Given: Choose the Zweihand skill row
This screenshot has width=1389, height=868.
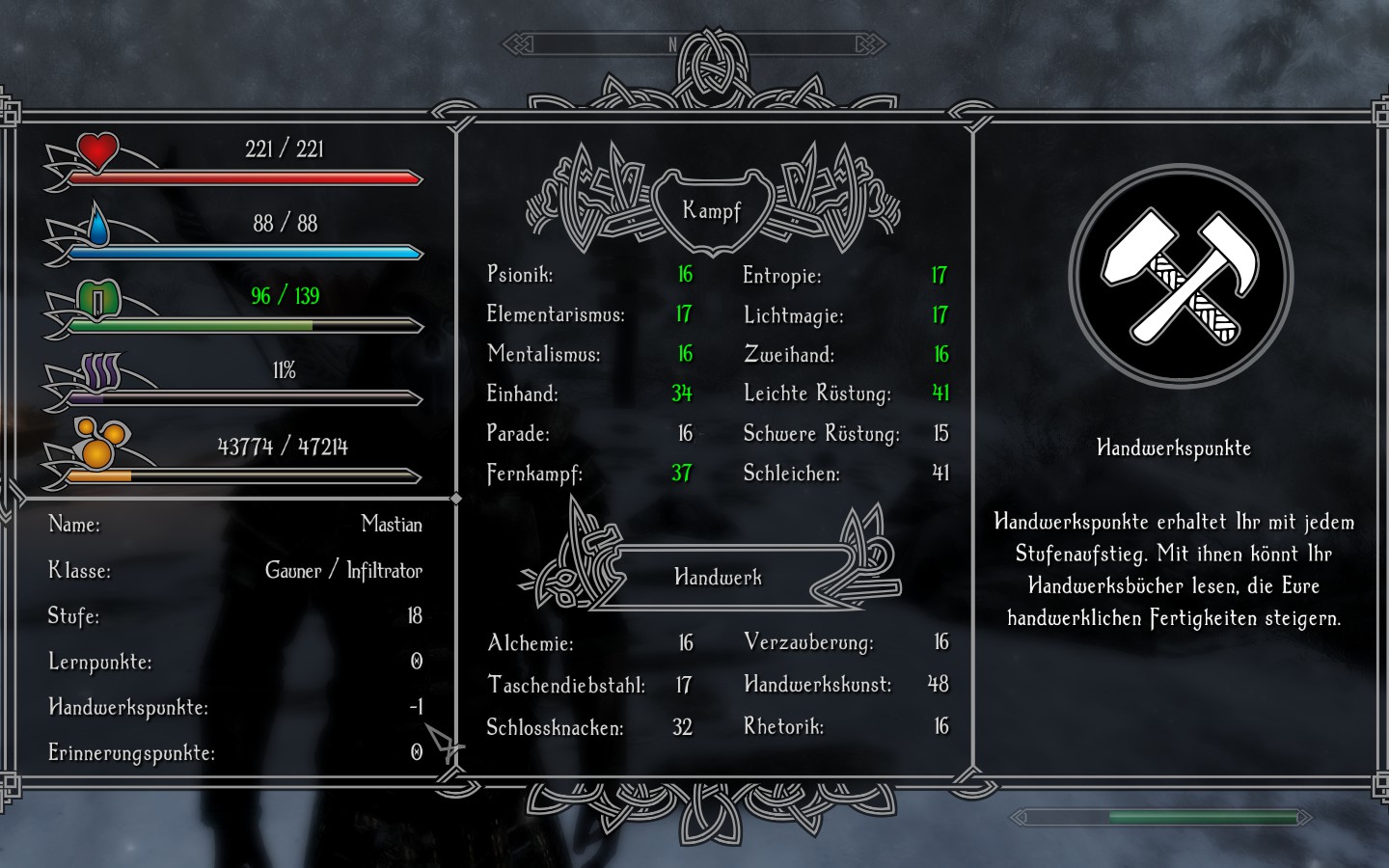Looking at the screenshot, I should coord(789,355).
